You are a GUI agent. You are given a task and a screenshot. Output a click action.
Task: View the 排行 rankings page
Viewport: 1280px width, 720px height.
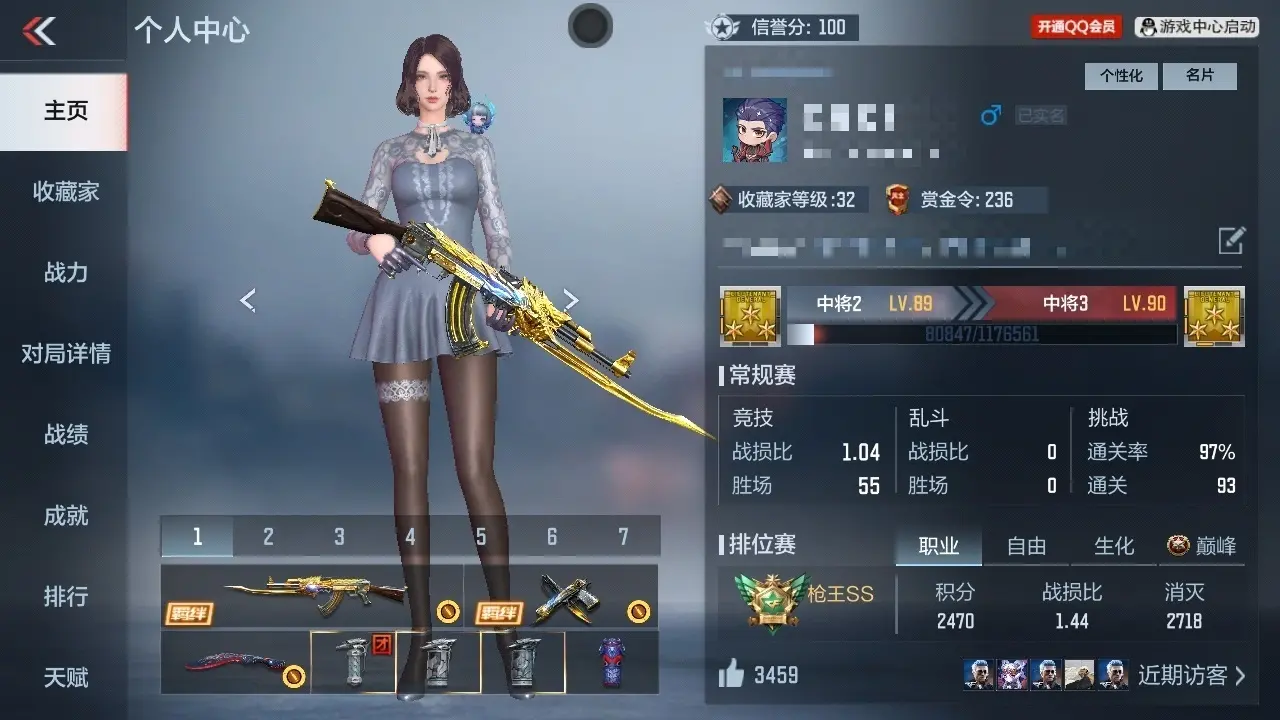(65, 597)
